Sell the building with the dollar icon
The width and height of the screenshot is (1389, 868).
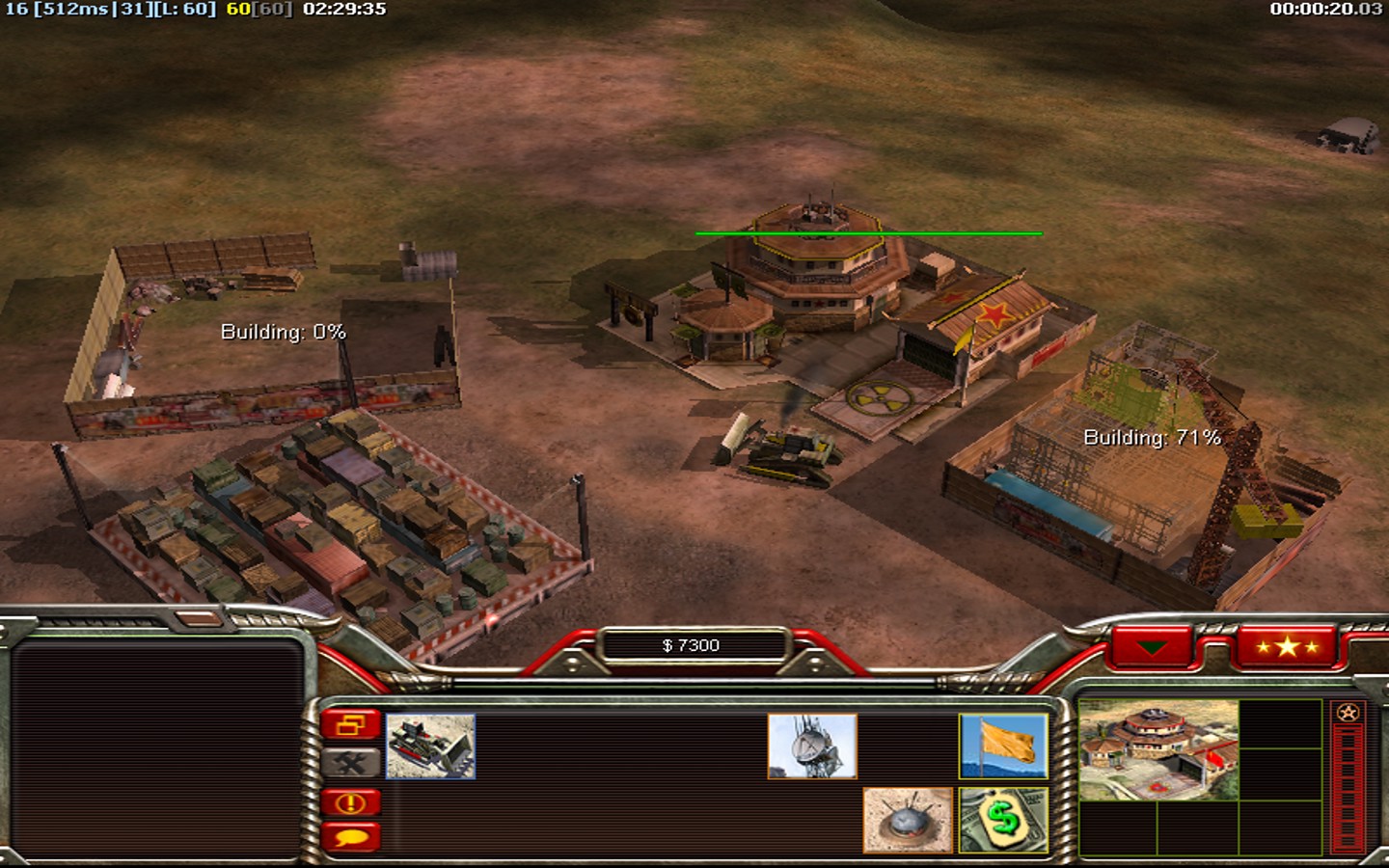(1003, 820)
